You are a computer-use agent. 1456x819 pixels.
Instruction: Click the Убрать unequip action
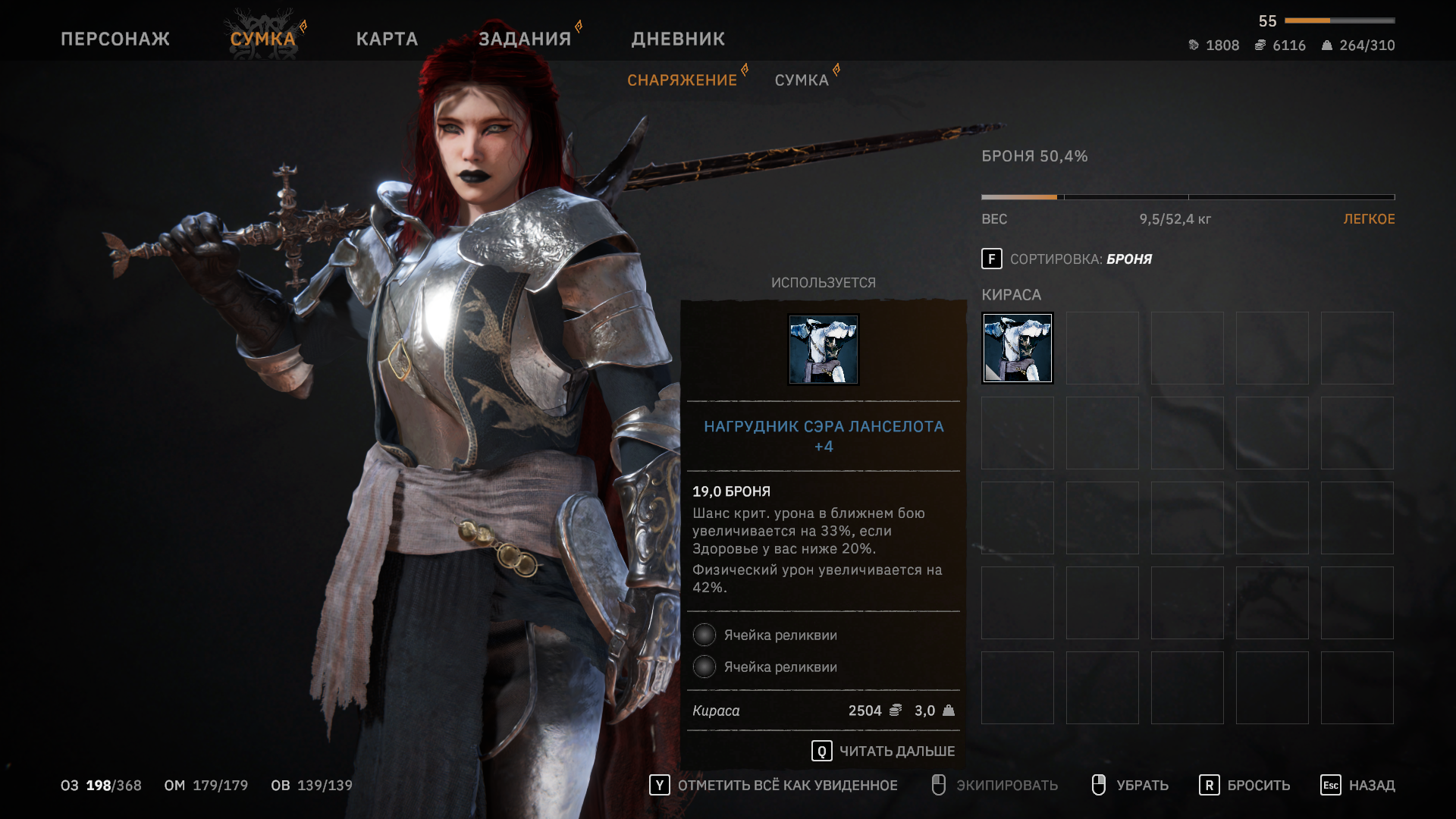[1130, 785]
